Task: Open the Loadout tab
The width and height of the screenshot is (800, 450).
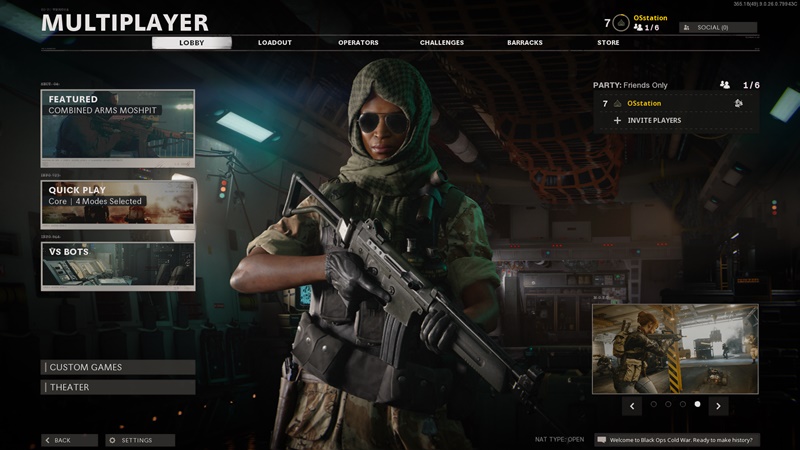Action: (274, 43)
